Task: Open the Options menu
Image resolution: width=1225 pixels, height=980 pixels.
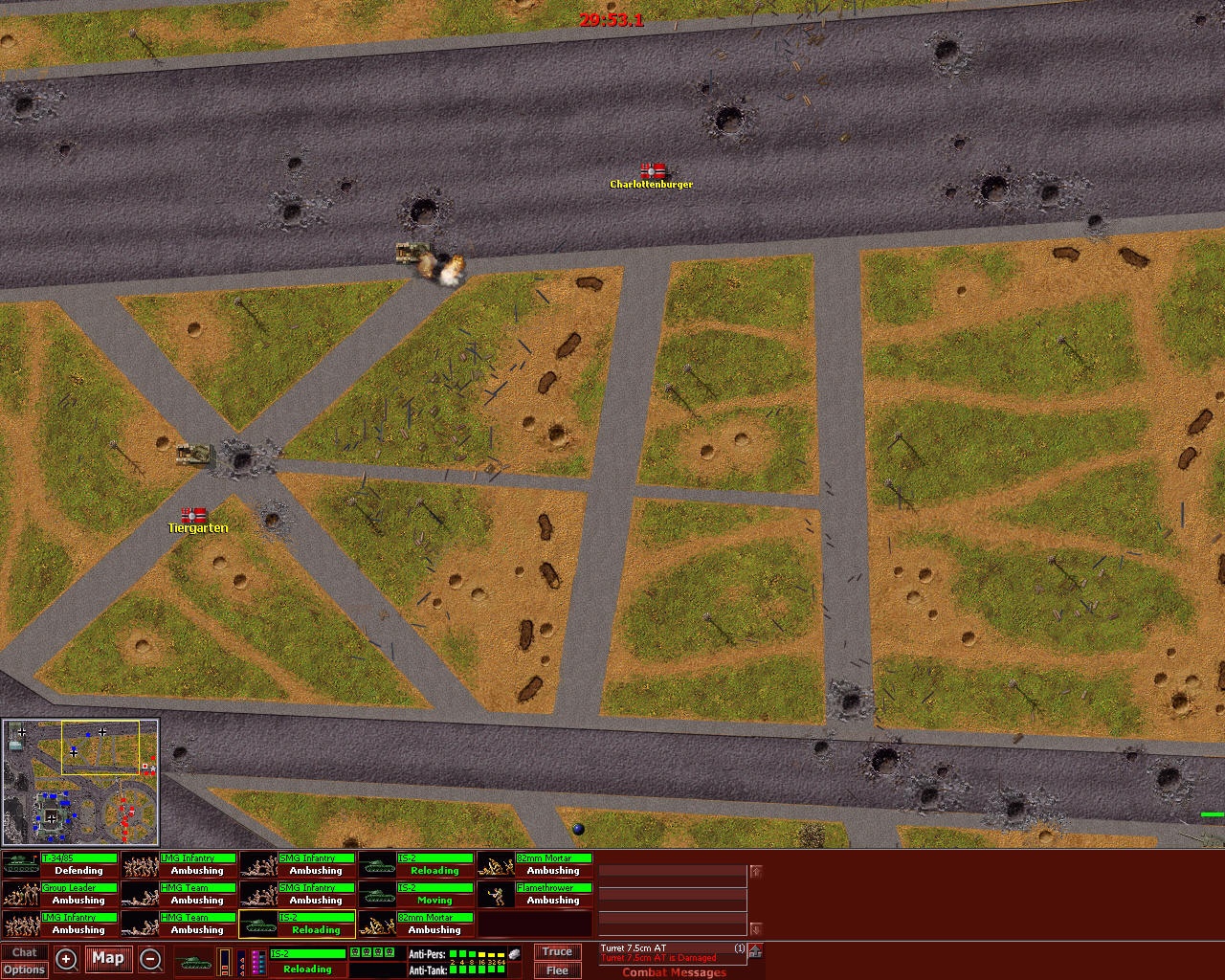Action: [25, 969]
